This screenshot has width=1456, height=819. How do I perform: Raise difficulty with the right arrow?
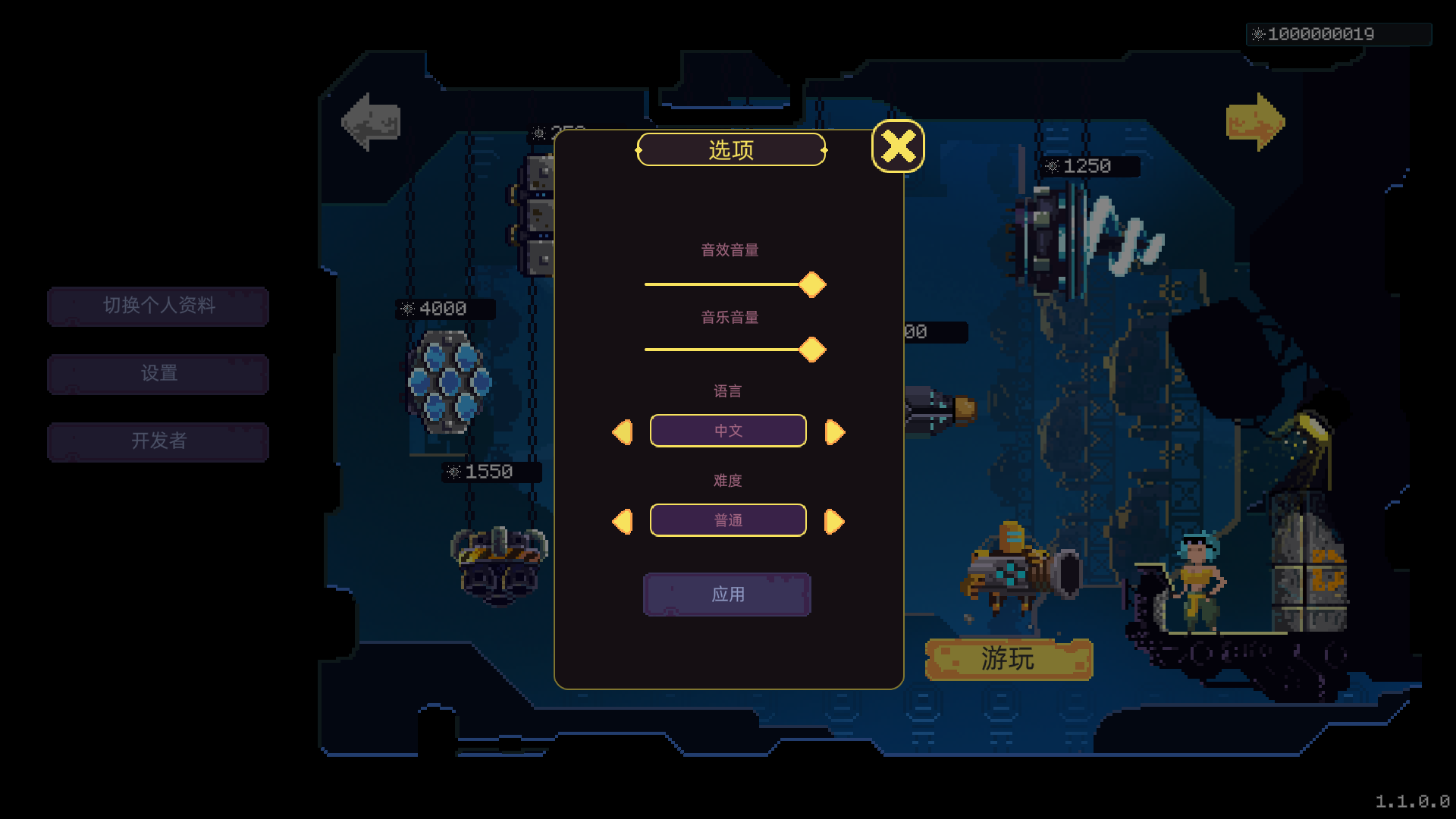[834, 522]
